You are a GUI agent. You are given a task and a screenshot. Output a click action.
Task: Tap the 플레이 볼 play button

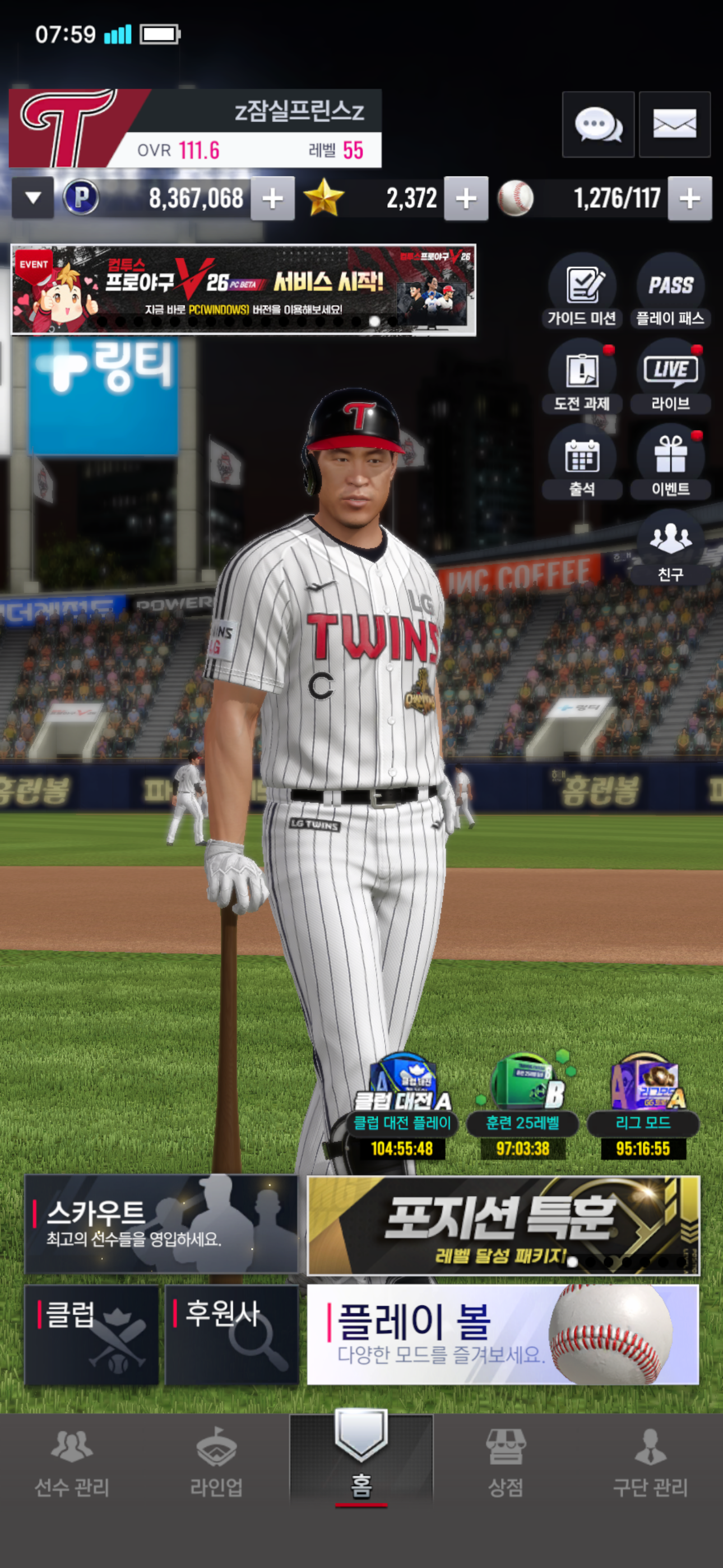tap(503, 1334)
